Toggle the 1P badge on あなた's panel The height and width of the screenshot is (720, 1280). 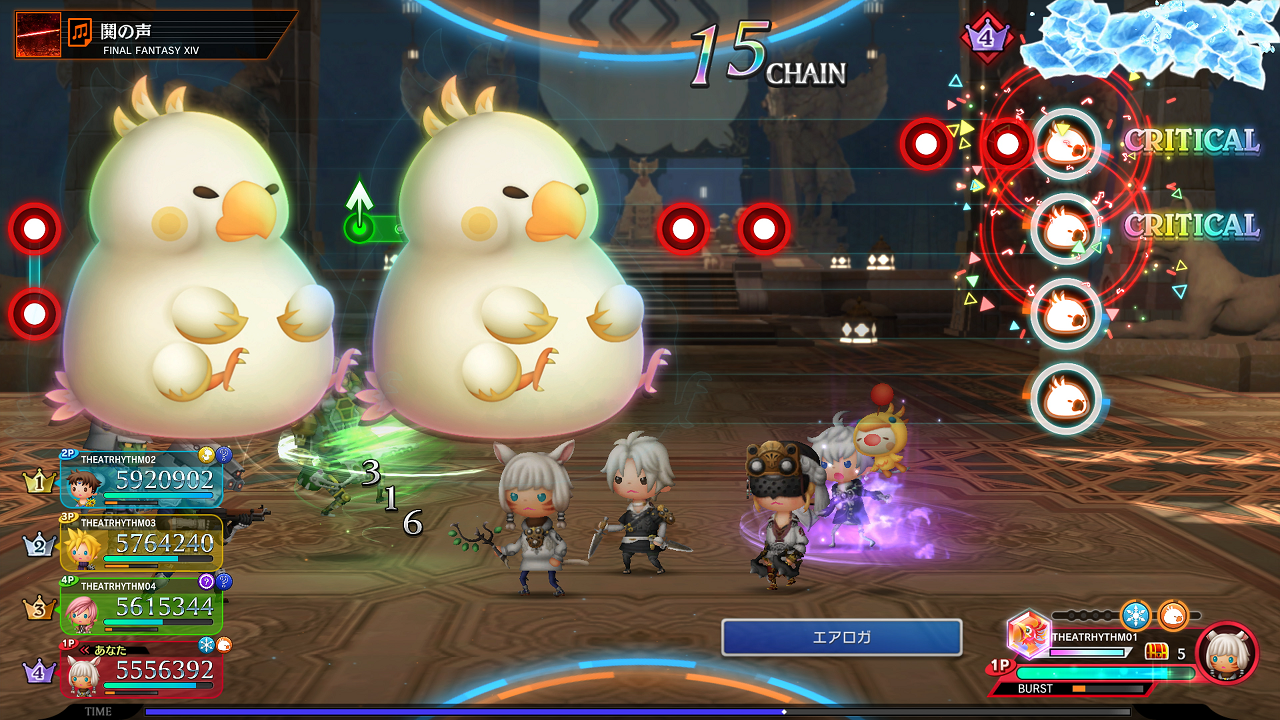click(x=66, y=642)
